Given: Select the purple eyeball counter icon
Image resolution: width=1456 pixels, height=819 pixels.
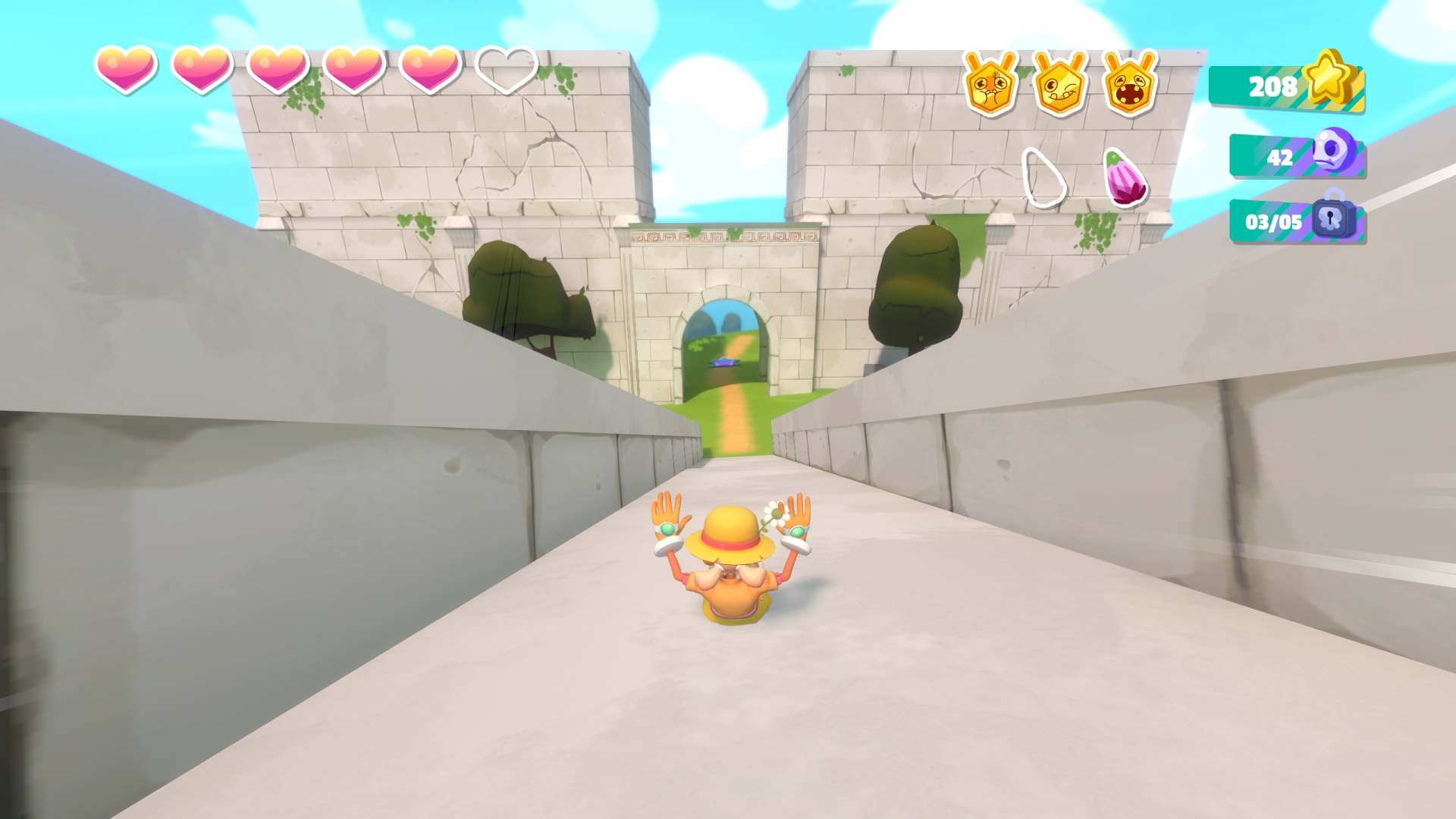Looking at the screenshot, I should click(x=1333, y=150).
